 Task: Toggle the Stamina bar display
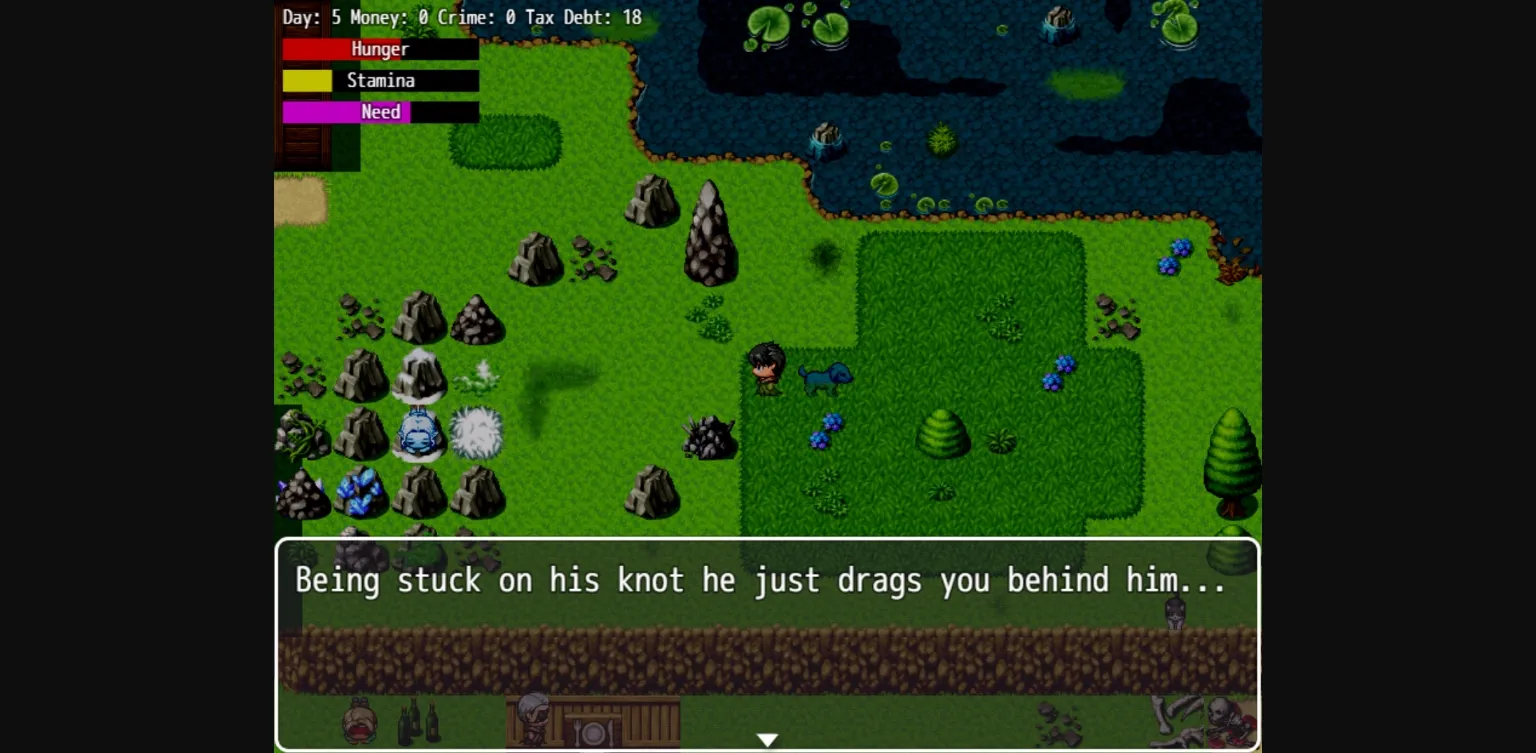(x=380, y=80)
